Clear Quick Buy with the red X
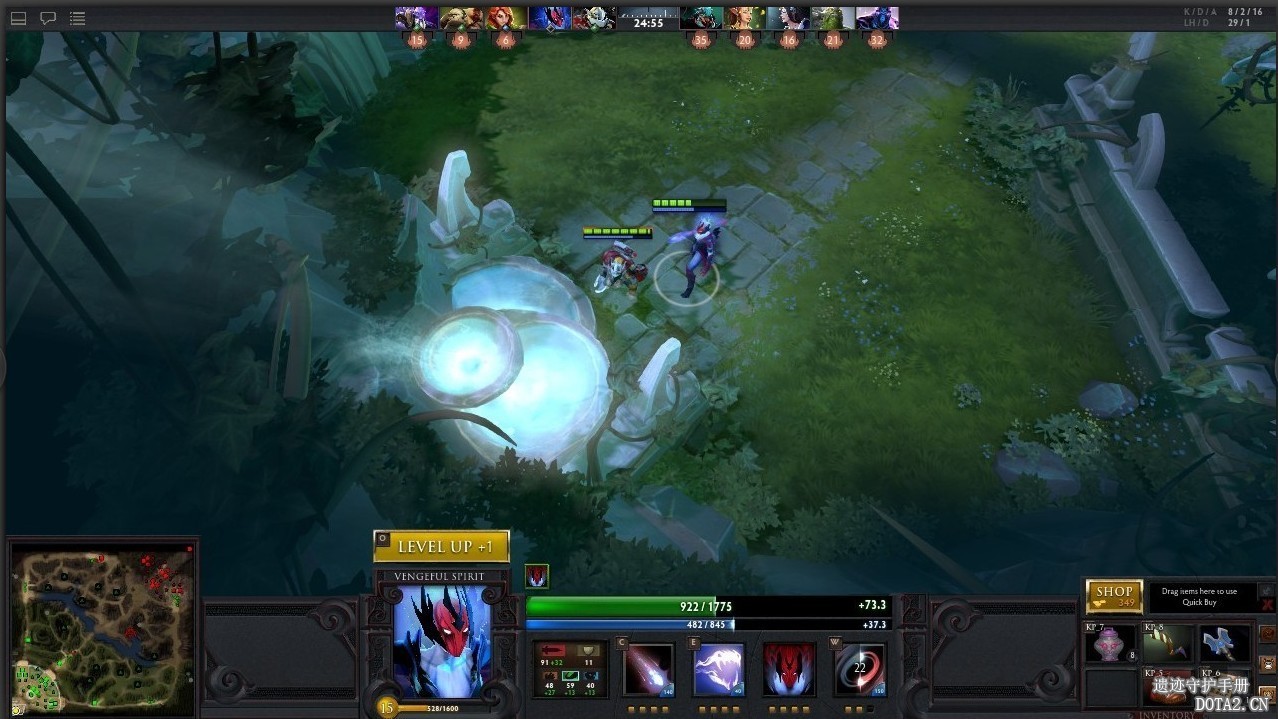Image resolution: width=1278 pixels, height=719 pixels. (1268, 606)
